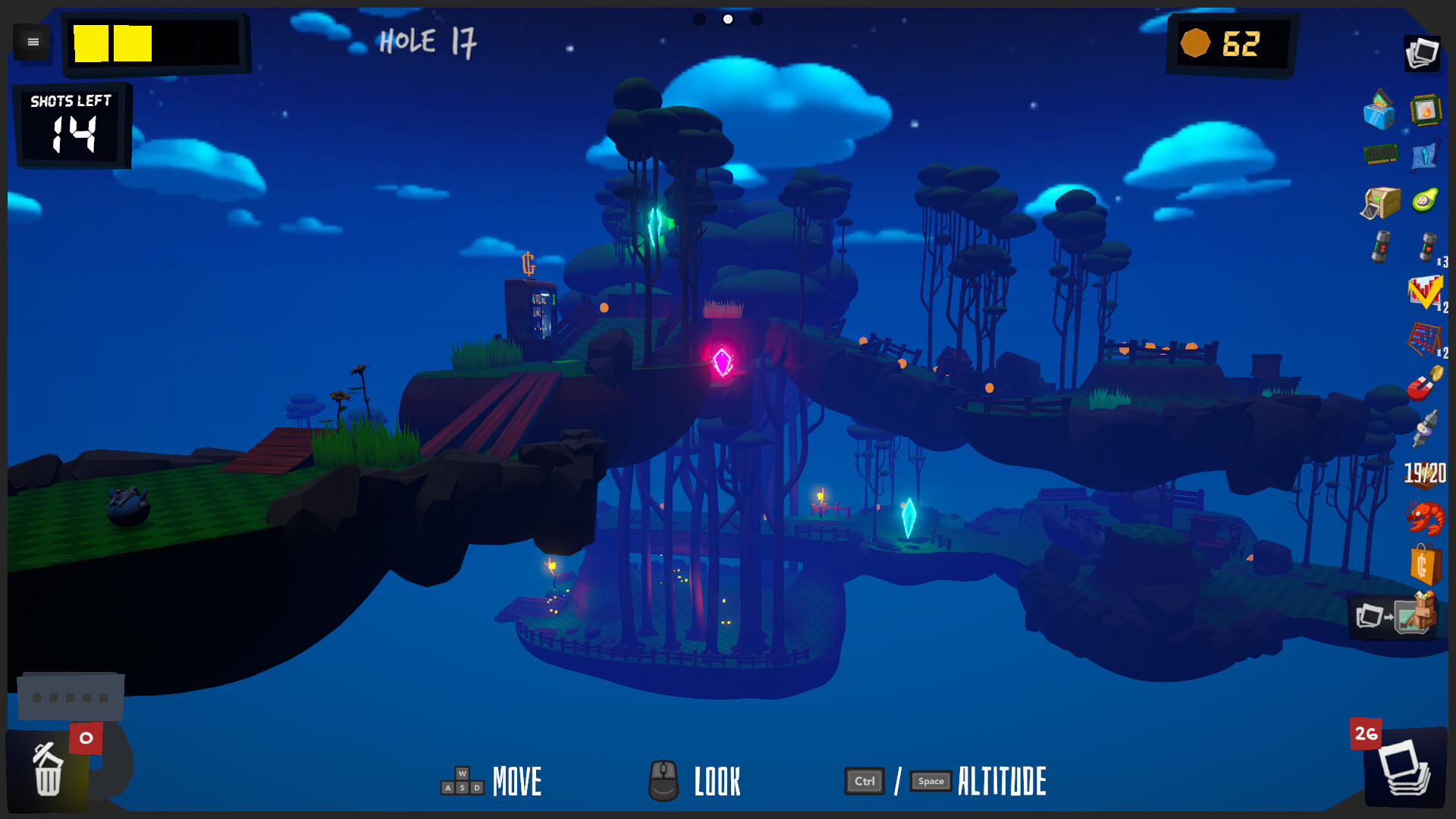
Task: Click the cards-to-grocery-bag button
Action: [1395, 617]
